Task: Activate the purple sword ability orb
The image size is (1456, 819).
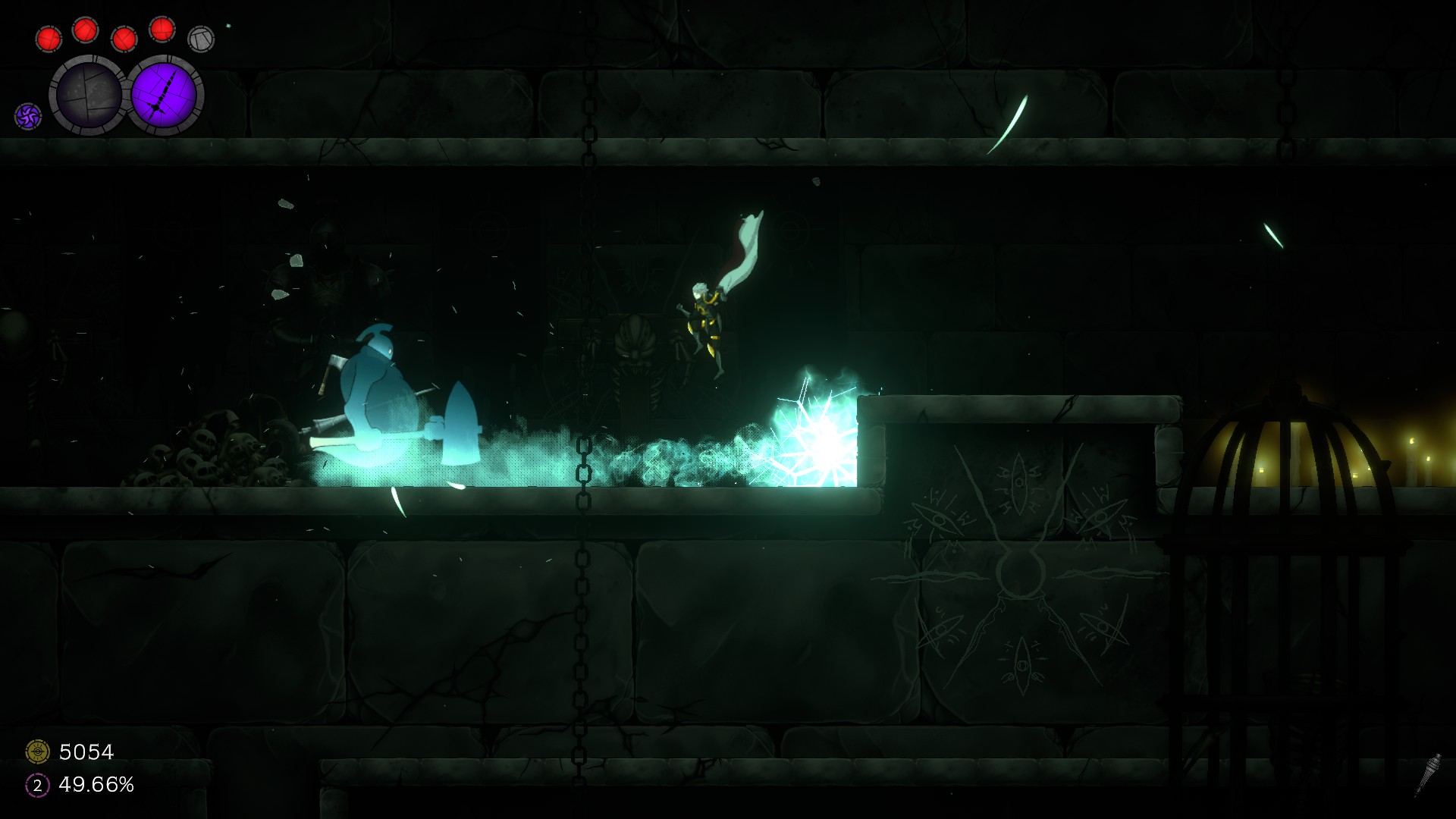Action: (x=164, y=95)
